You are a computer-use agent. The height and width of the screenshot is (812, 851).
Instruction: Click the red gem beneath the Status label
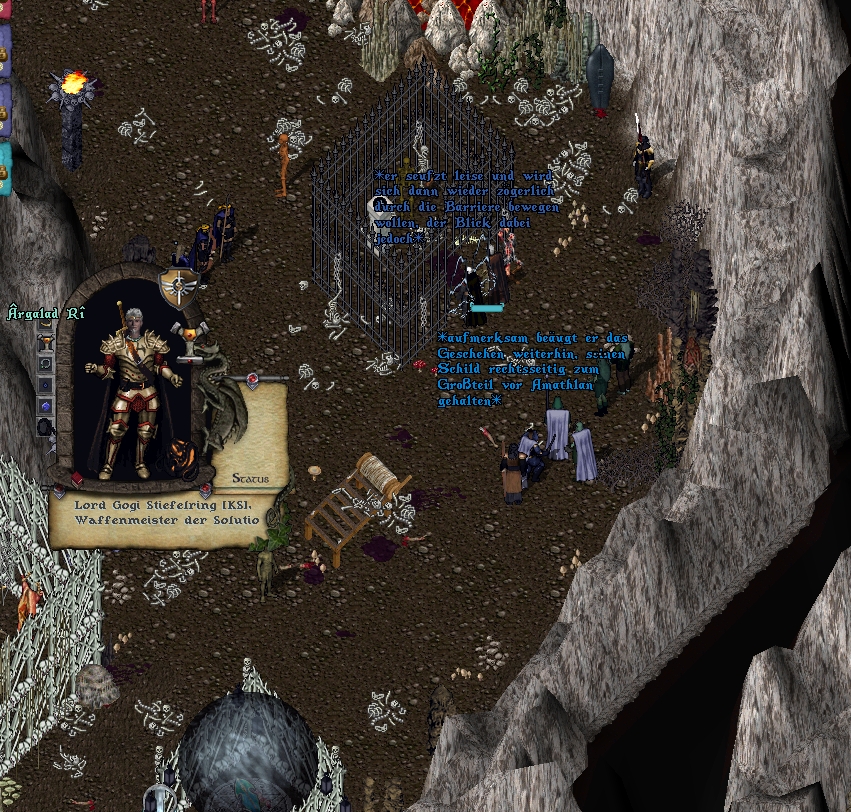coord(206,491)
